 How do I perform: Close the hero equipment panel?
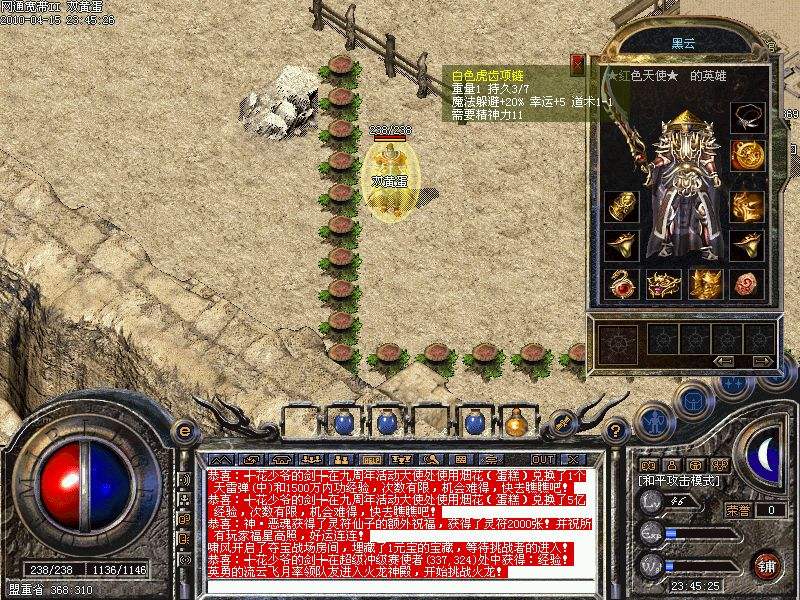click(577, 66)
